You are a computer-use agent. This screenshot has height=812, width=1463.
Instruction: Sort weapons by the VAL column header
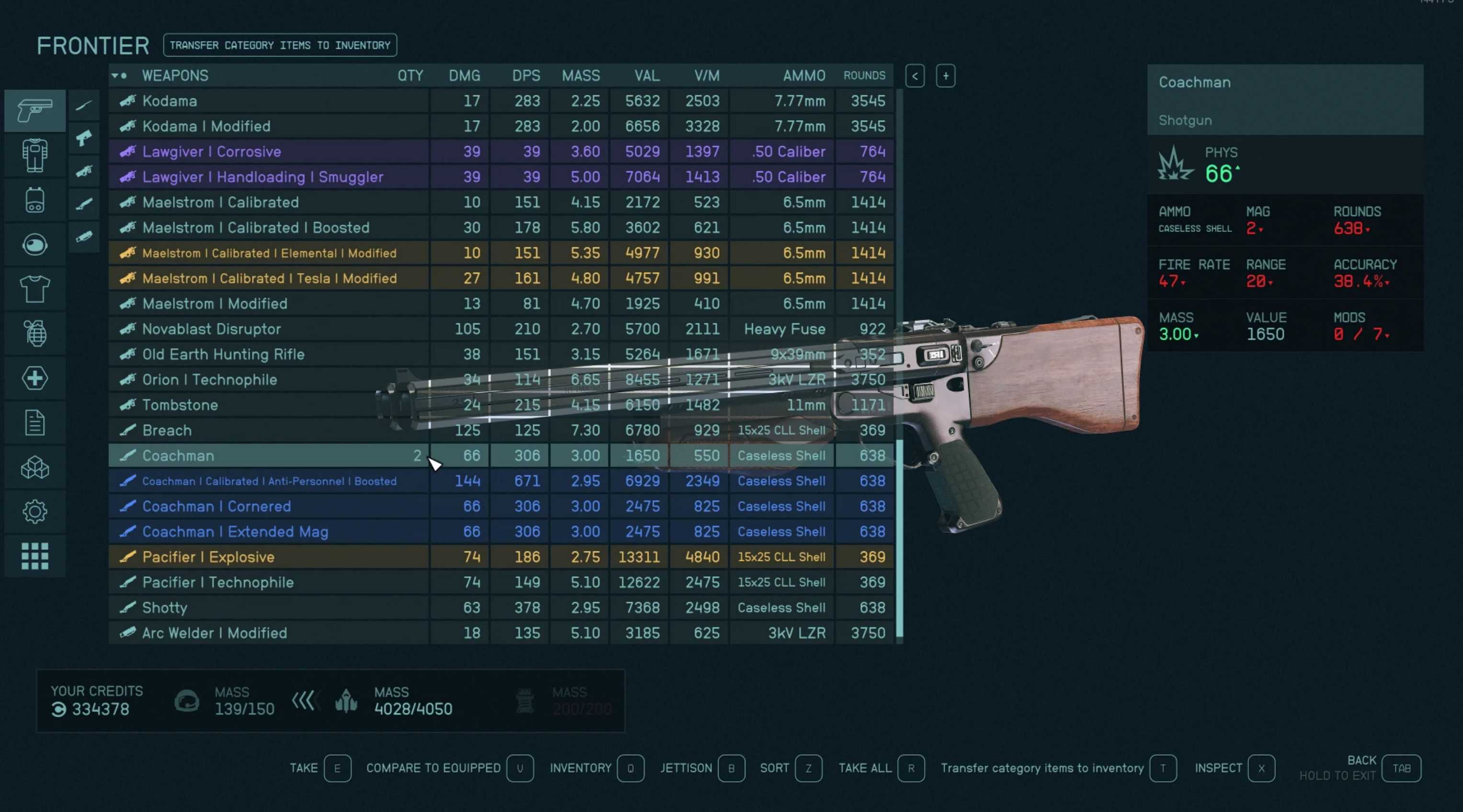647,76
